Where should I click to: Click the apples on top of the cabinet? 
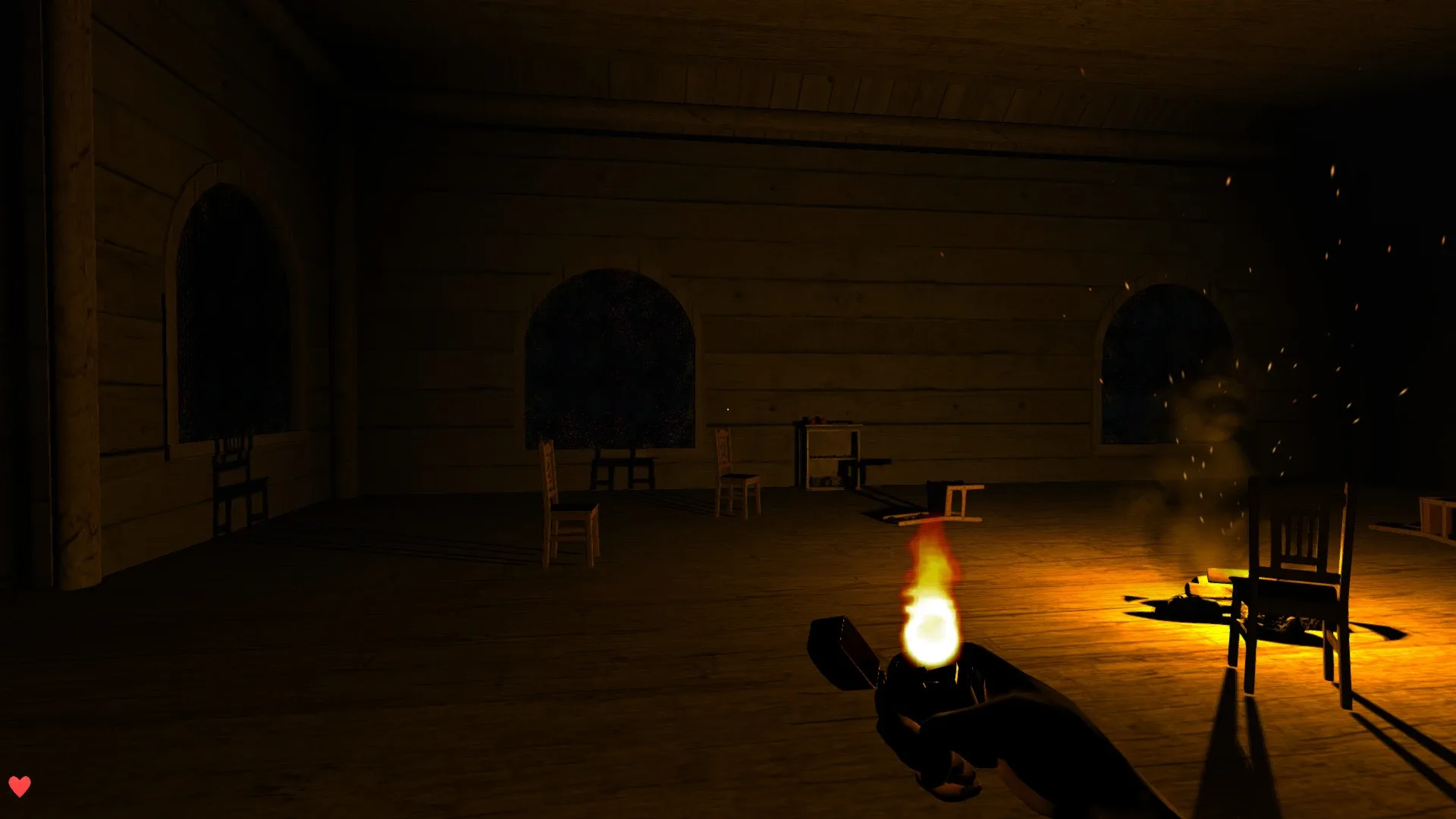tap(819, 421)
